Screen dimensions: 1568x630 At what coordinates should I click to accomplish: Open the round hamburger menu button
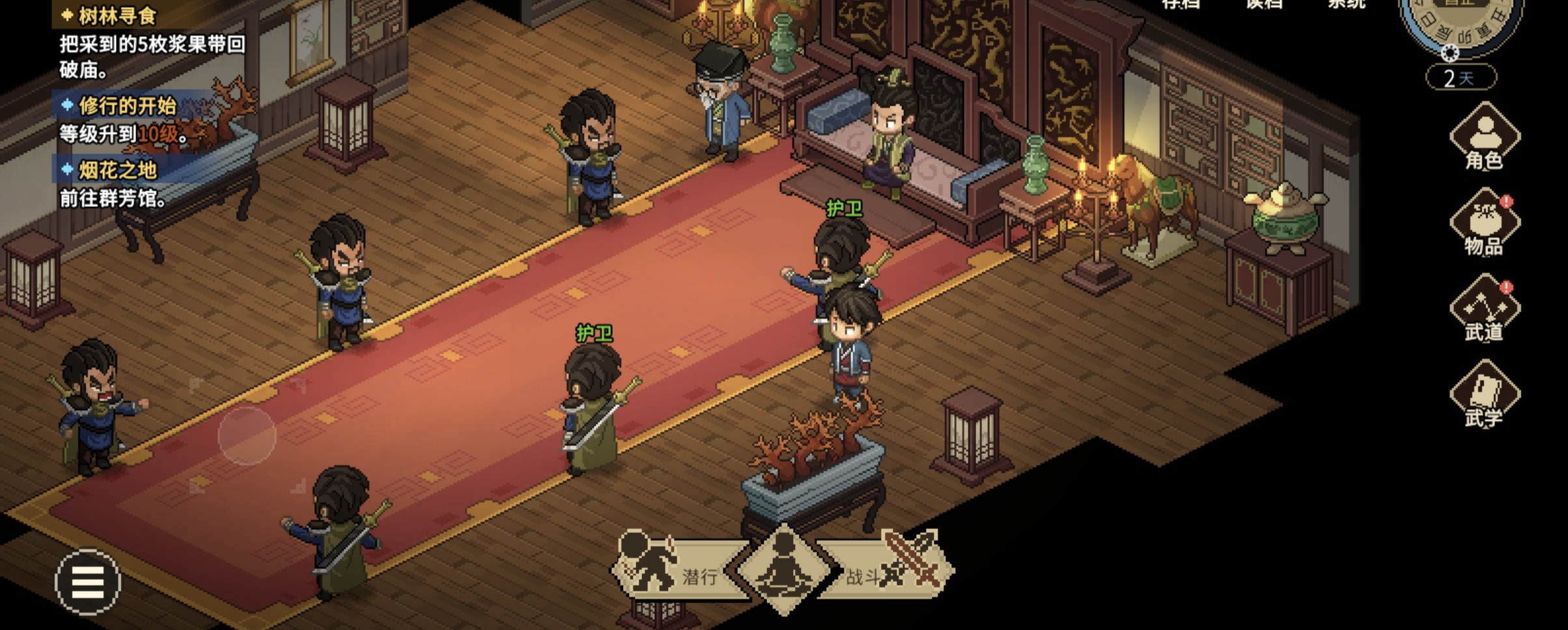pyautogui.click(x=88, y=582)
